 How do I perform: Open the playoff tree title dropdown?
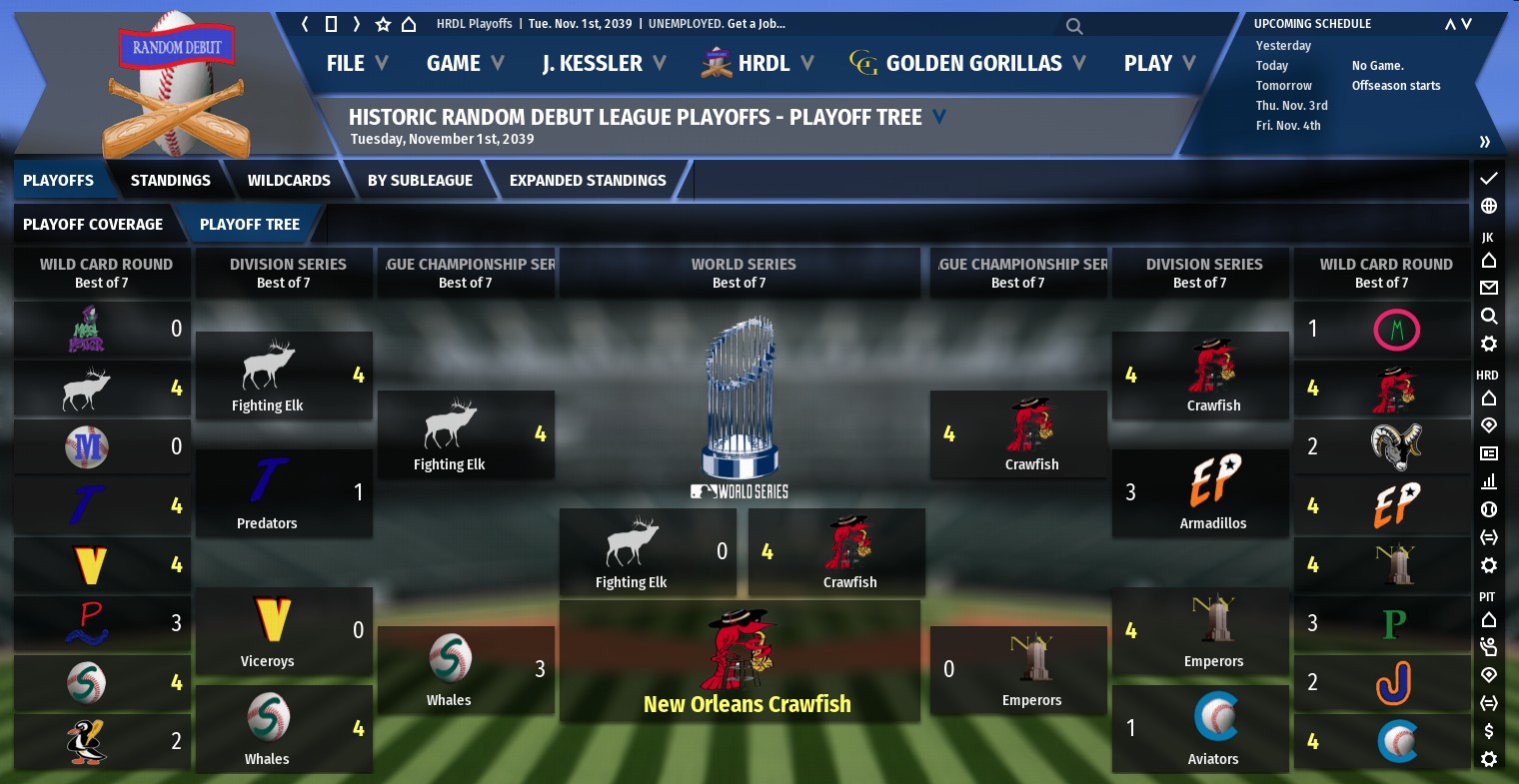[x=939, y=117]
